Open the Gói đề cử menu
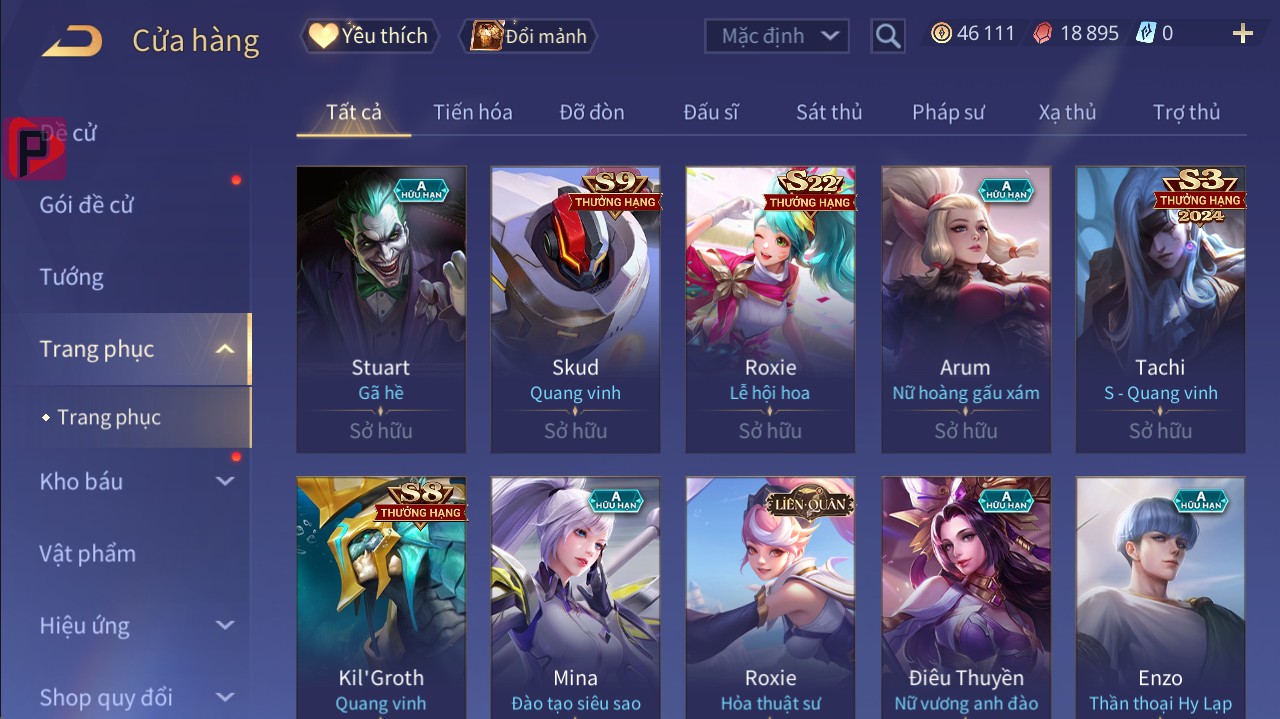 pyautogui.click(x=87, y=205)
